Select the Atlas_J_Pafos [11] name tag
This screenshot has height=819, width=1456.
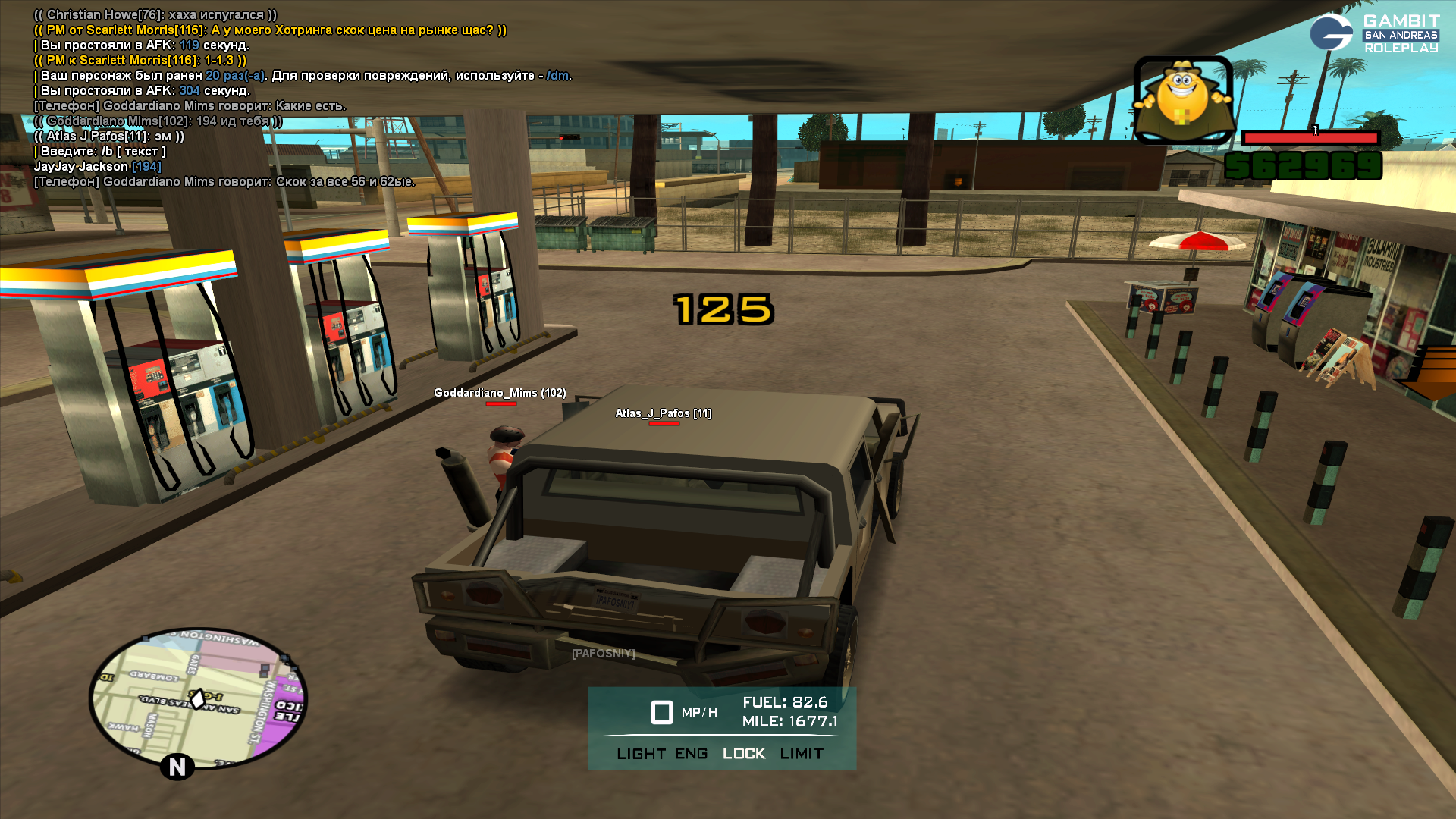click(663, 413)
